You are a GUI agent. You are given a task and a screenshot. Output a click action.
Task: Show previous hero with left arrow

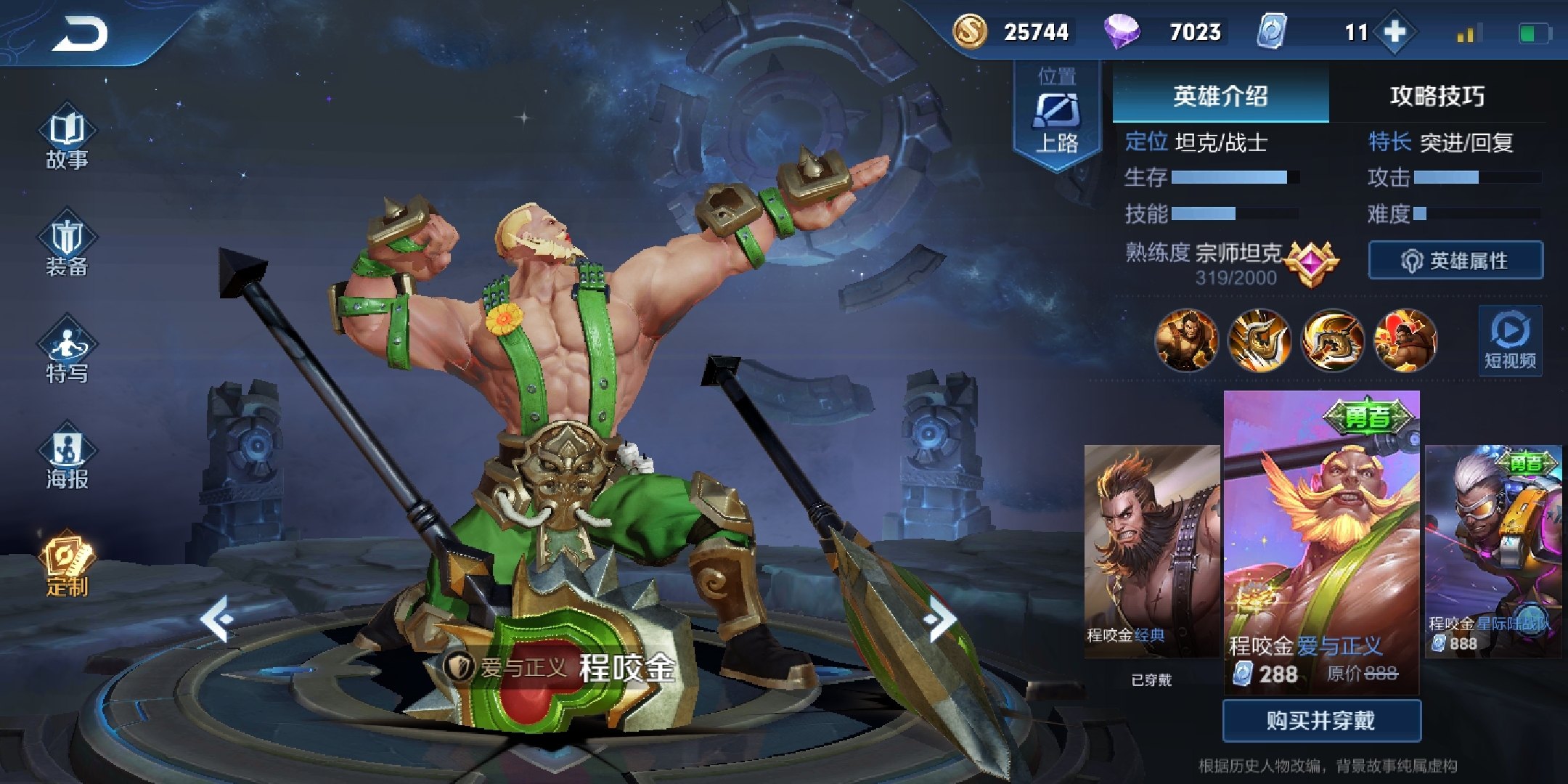coord(217,619)
